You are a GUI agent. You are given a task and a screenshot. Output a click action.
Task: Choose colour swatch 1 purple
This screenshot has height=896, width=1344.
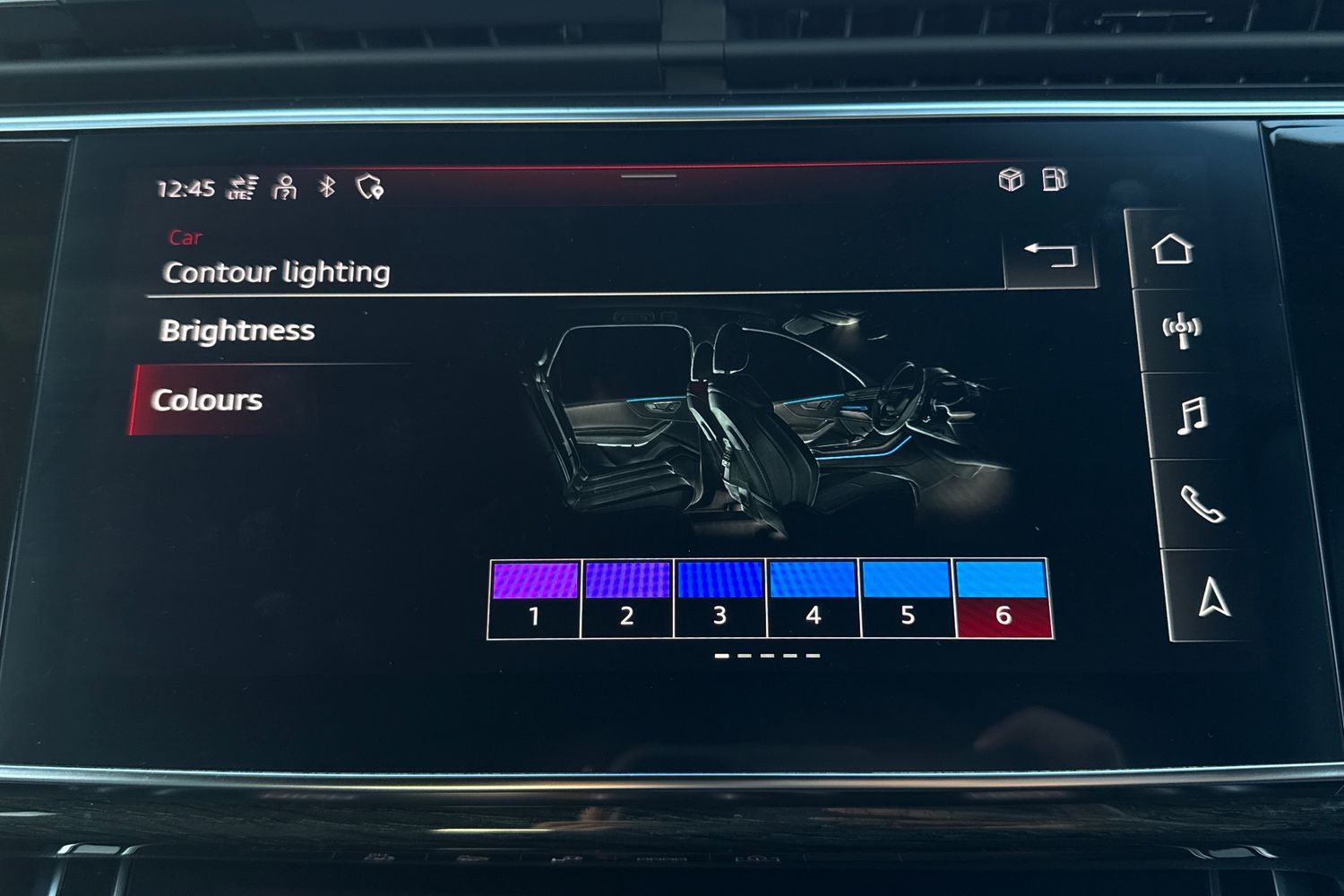535,598
